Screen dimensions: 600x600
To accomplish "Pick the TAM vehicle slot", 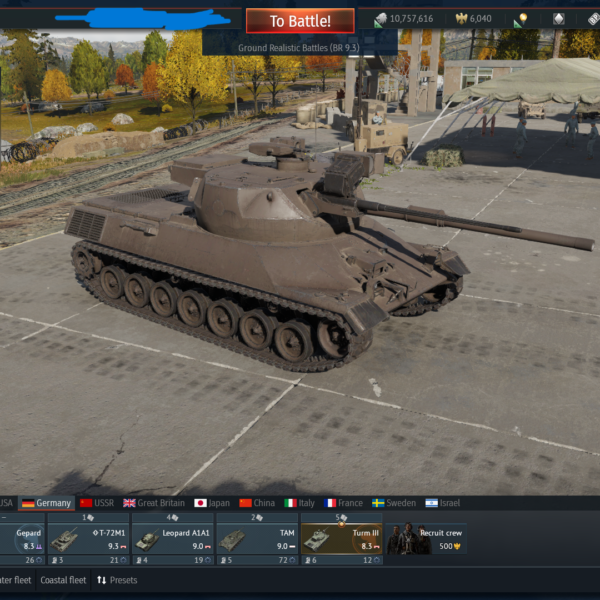I will tap(256, 540).
